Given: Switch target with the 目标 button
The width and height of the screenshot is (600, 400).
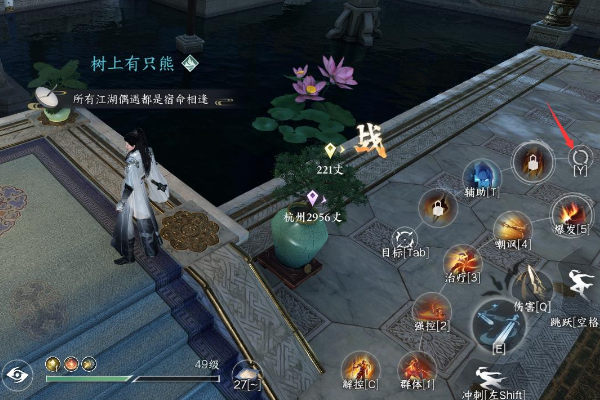Looking at the screenshot, I should (406, 238).
